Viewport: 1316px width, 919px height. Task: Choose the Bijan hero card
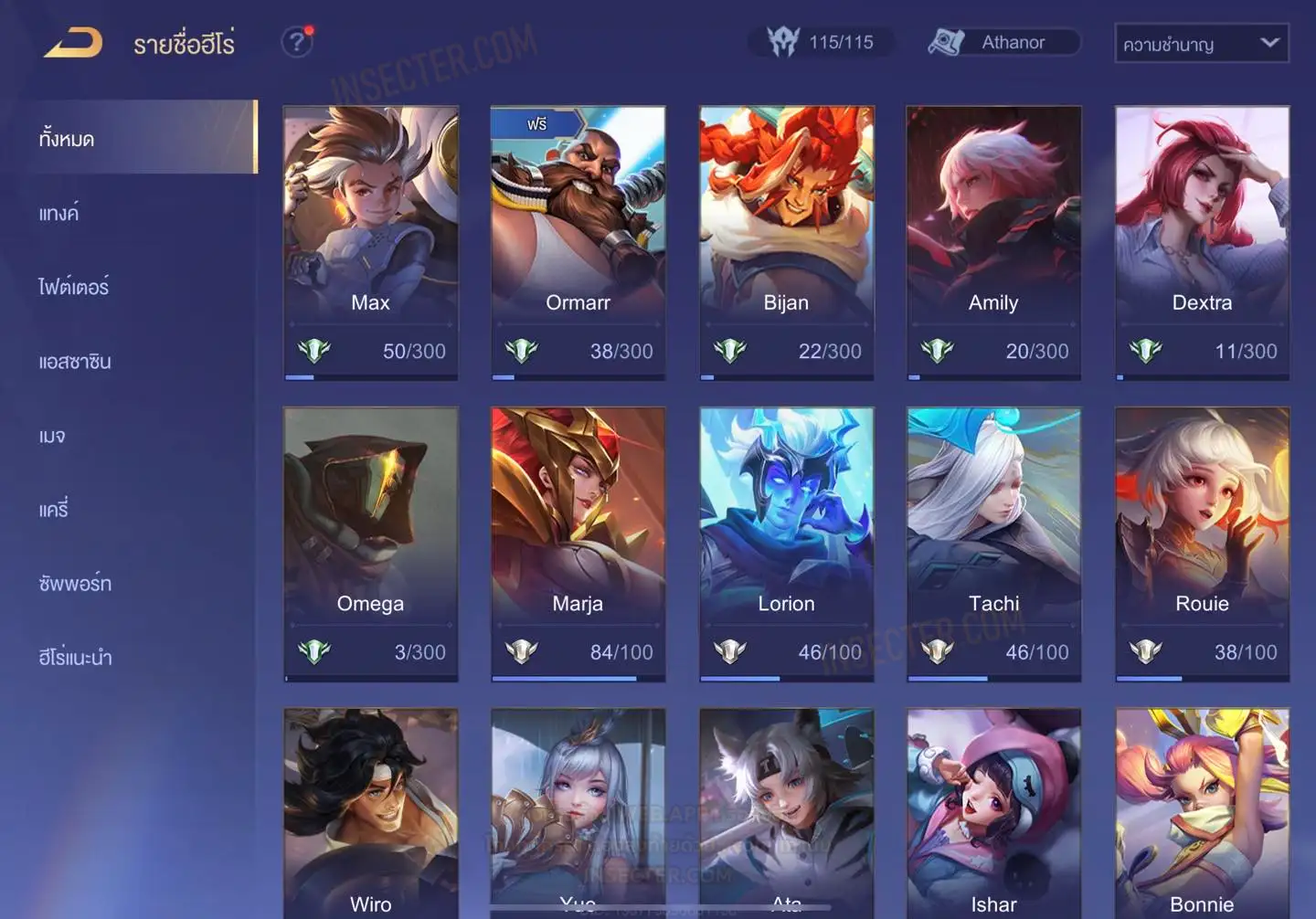pos(786,239)
